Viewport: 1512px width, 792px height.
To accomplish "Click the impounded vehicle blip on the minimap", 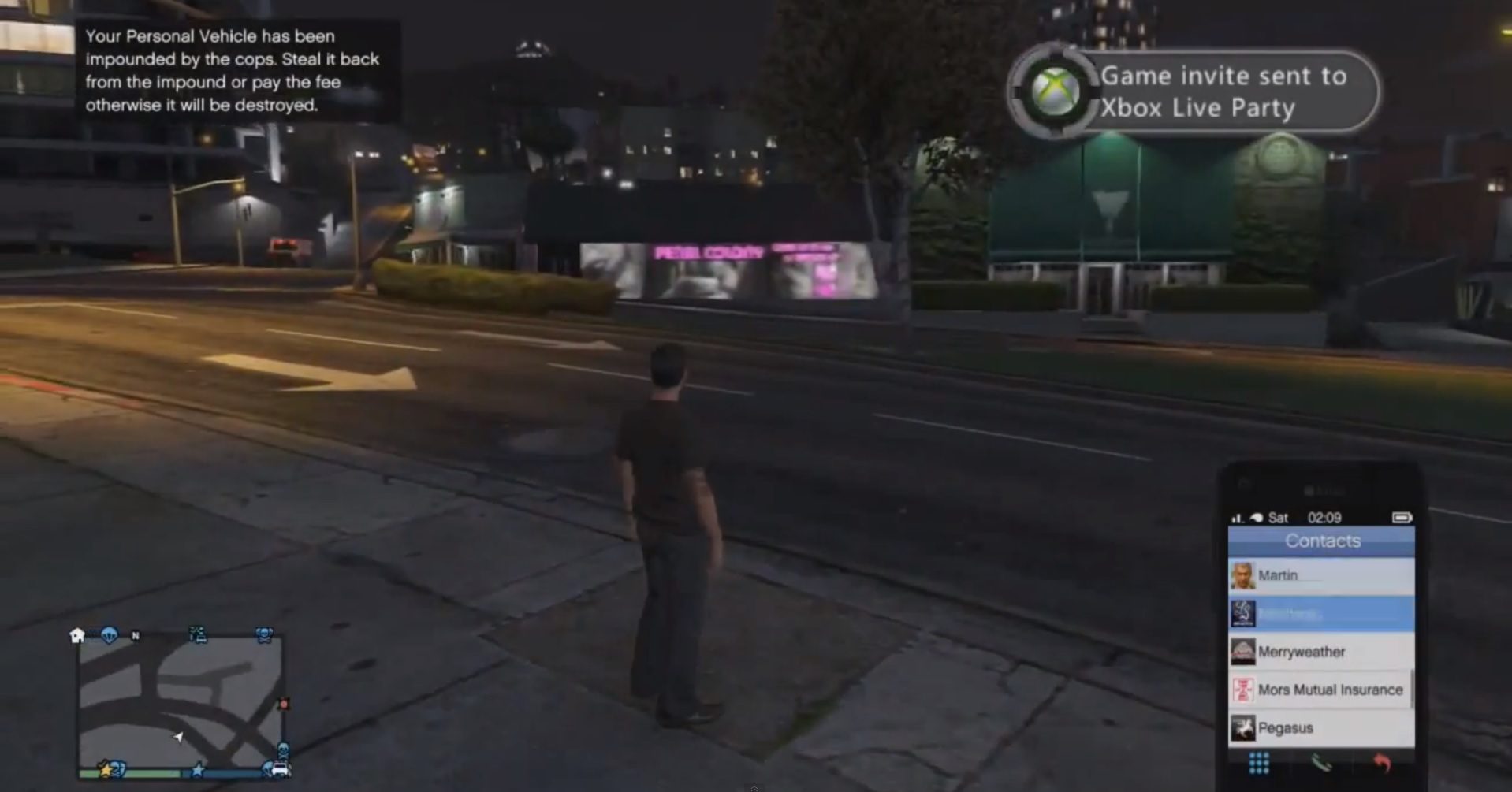I will (198, 635).
